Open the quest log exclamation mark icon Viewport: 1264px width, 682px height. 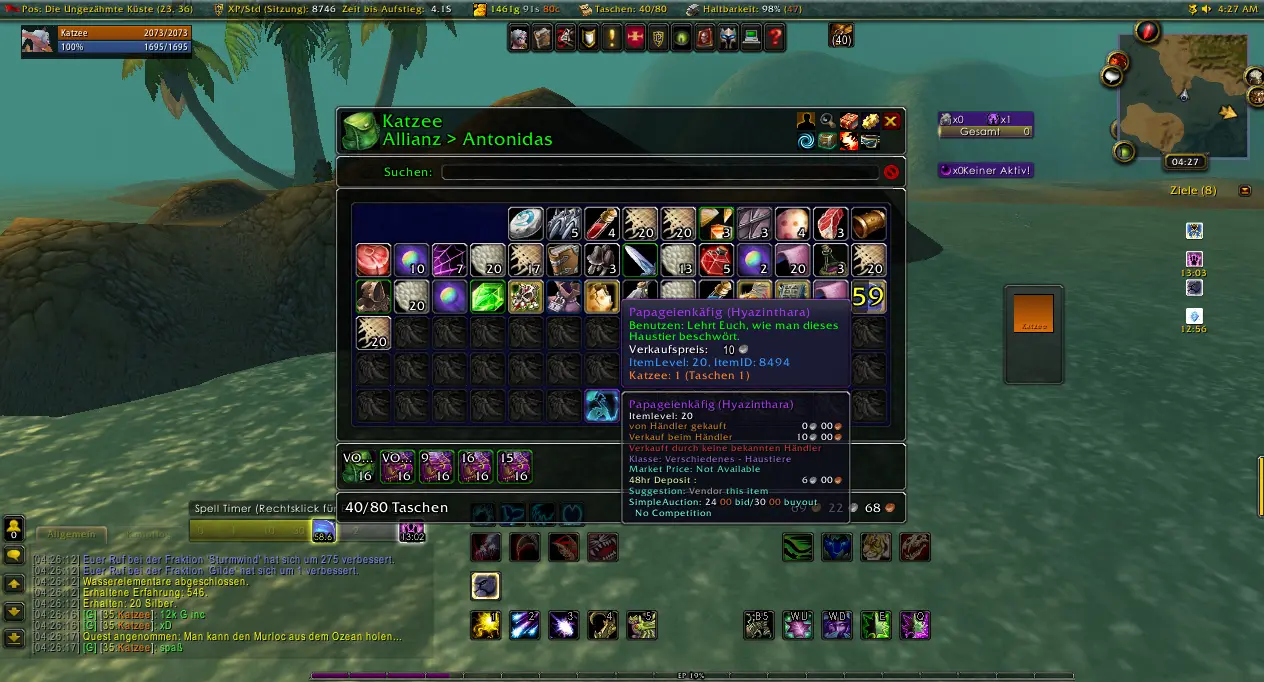click(x=611, y=39)
